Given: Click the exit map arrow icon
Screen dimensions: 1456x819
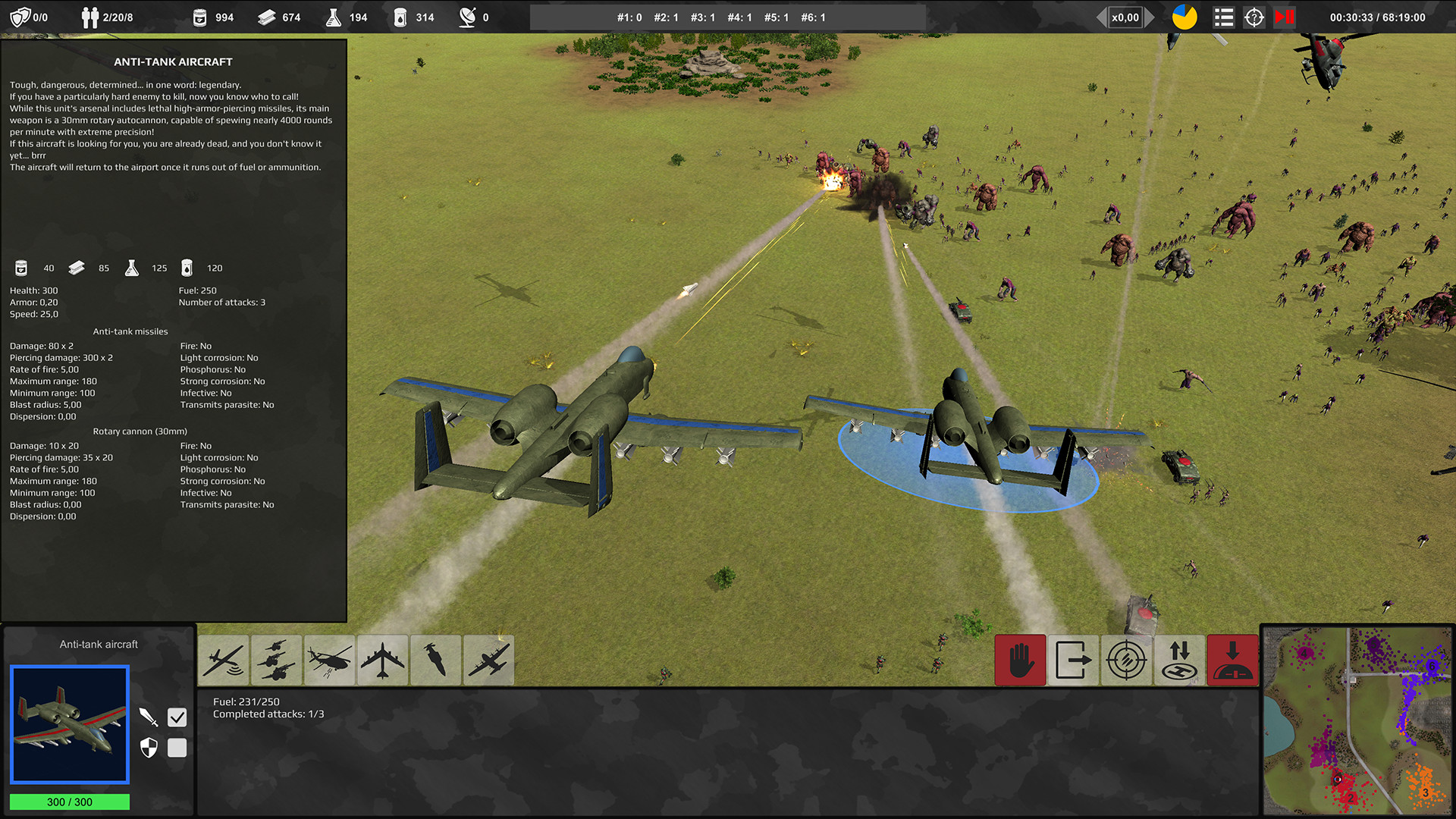Looking at the screenshot, I should point(1073,660).
